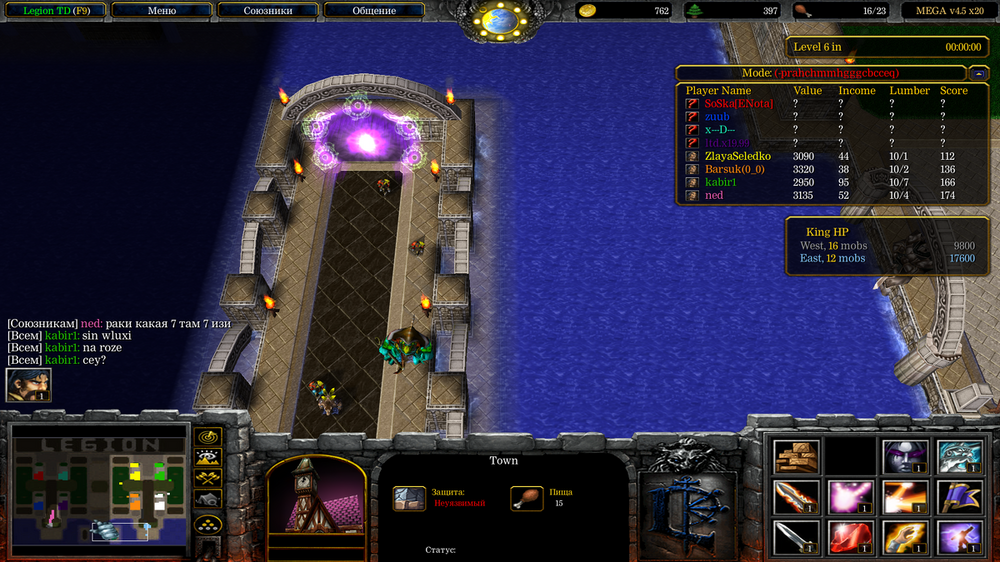
Task: Click the Legion minimap
Action: coord(99,490)
